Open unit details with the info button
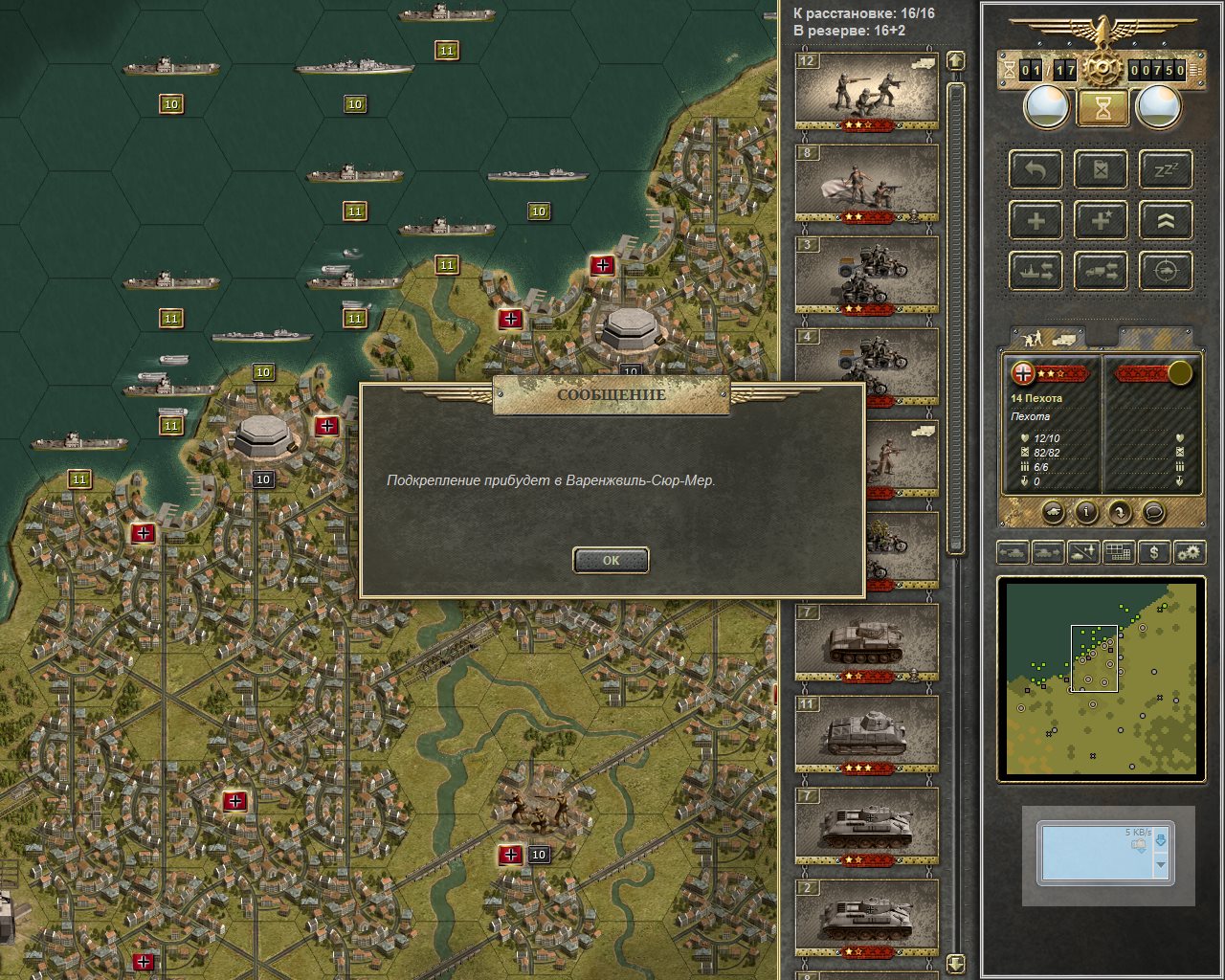The height and width of the screenshot is (980, 1225). pyautogui.click(x=1086, y=512)
